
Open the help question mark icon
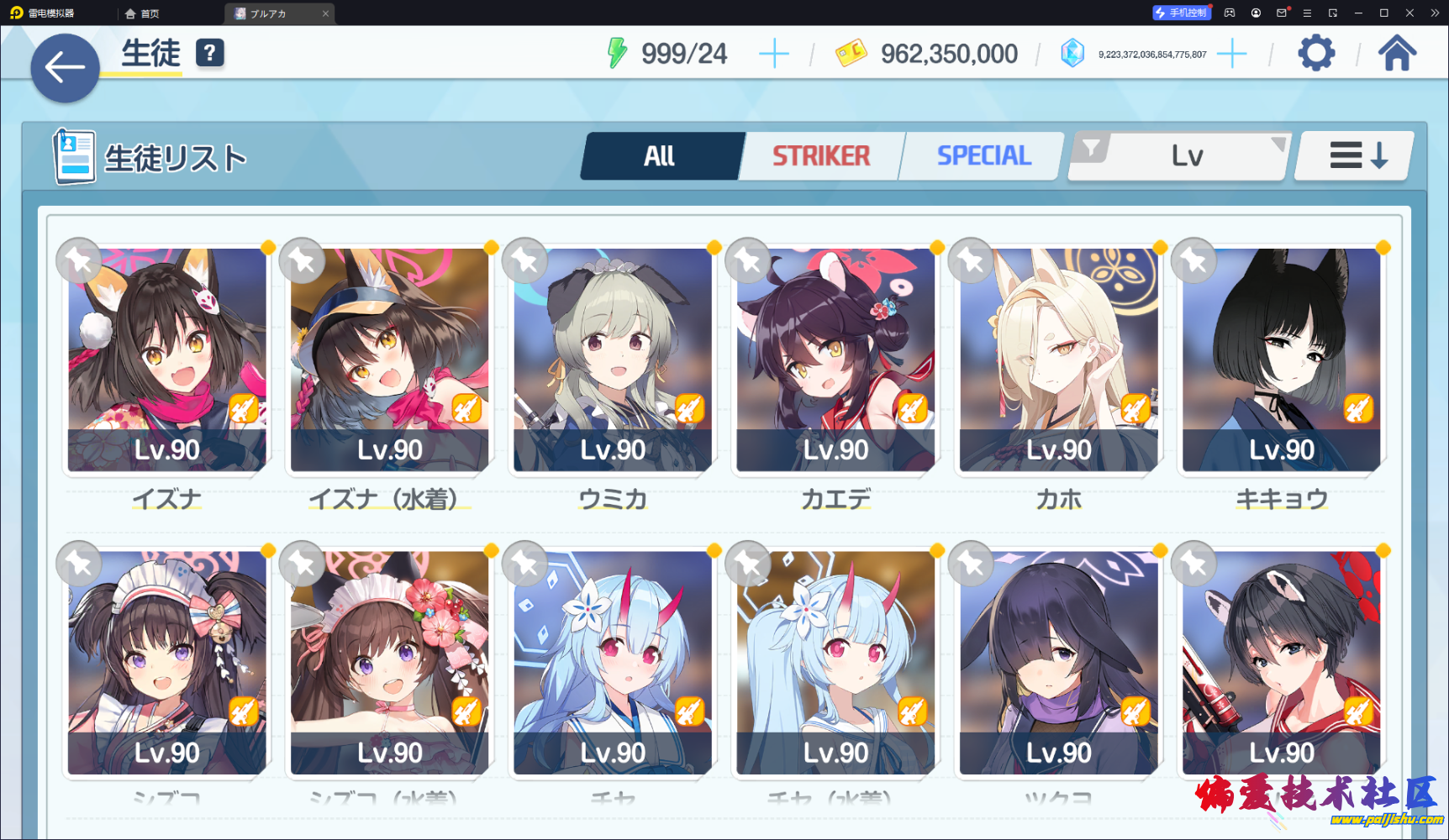pos(209,53)
